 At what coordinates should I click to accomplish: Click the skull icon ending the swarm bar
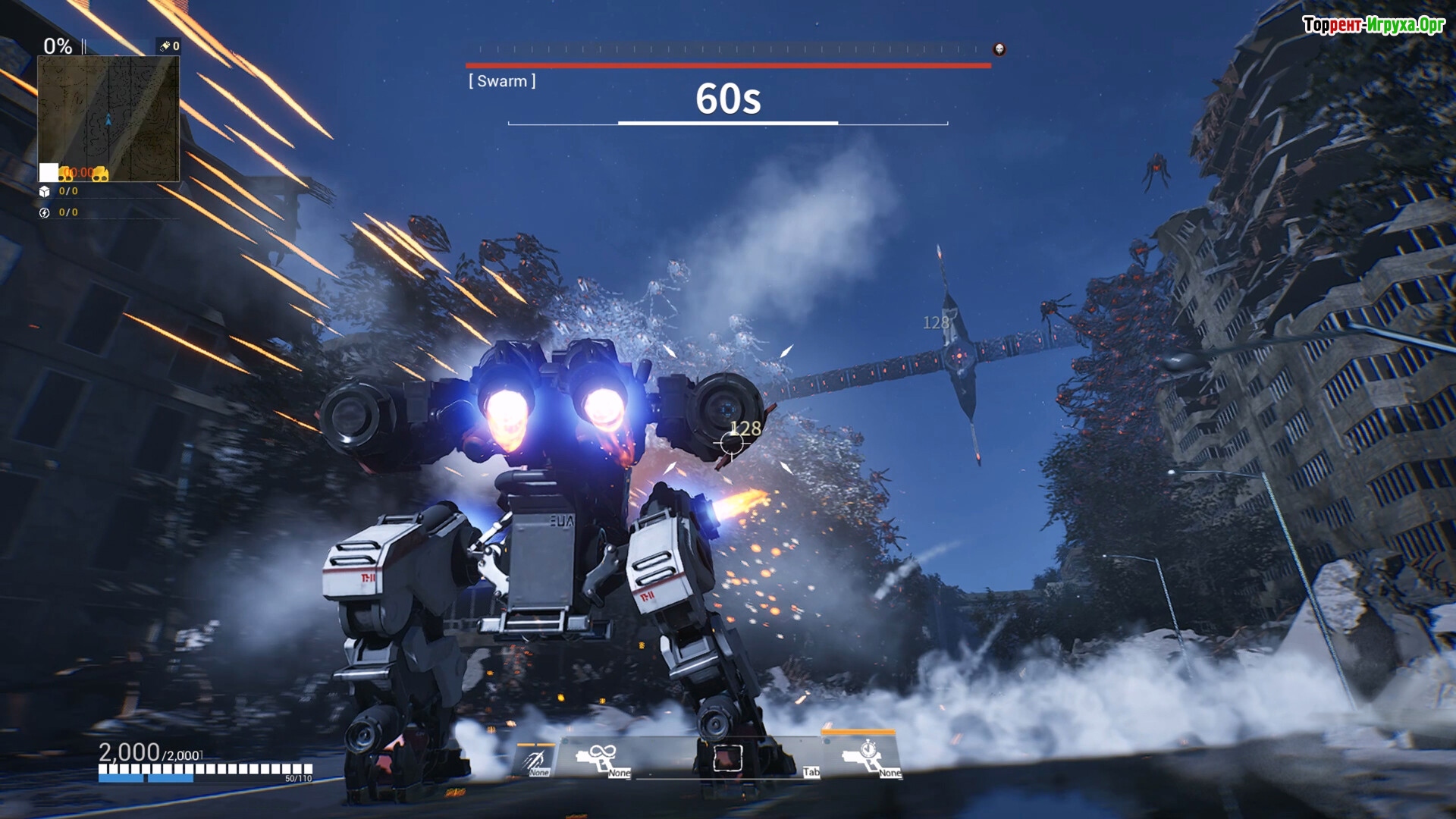click(x=999, y=49)
